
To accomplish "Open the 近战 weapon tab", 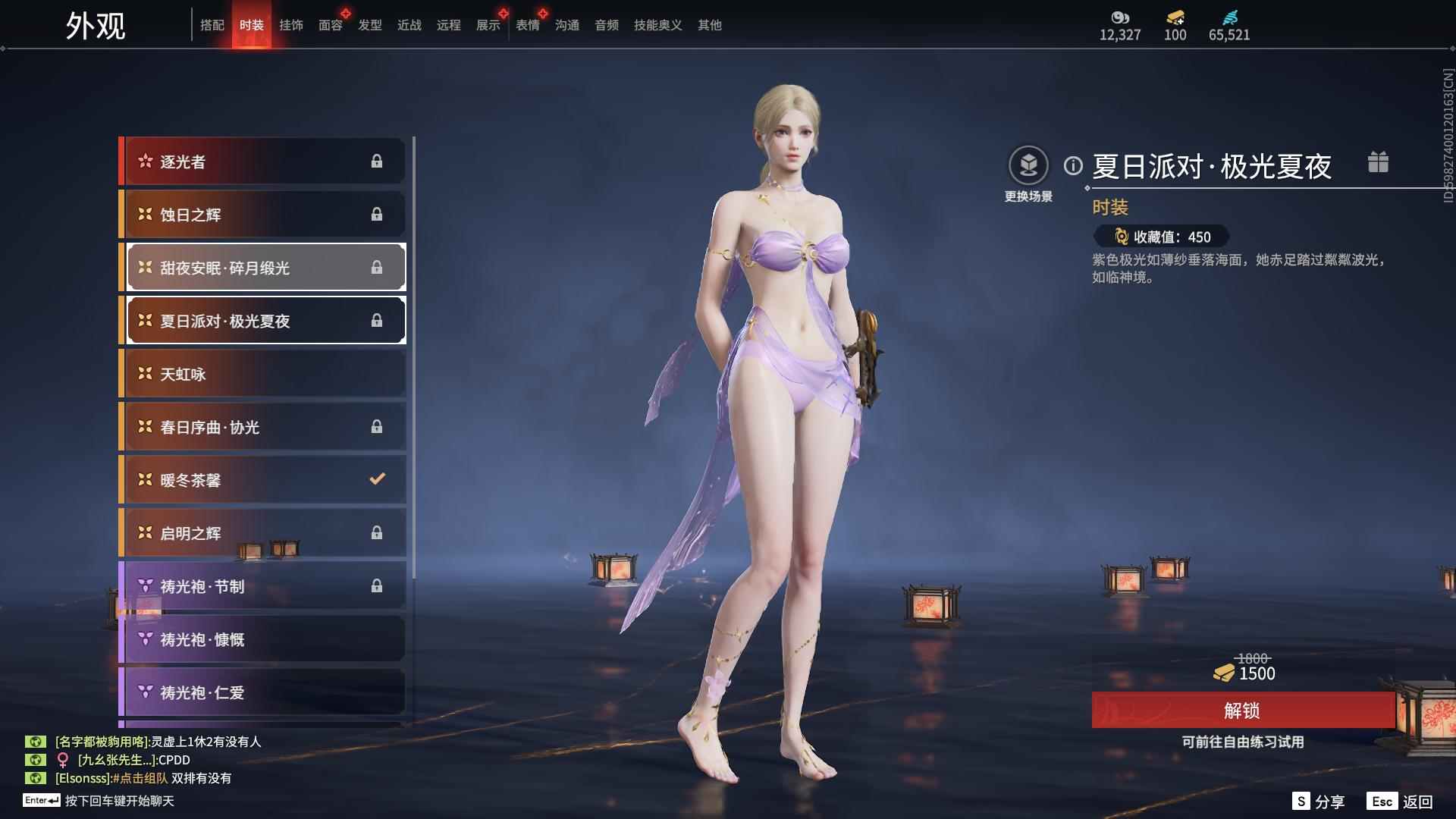I will point(409,25).
